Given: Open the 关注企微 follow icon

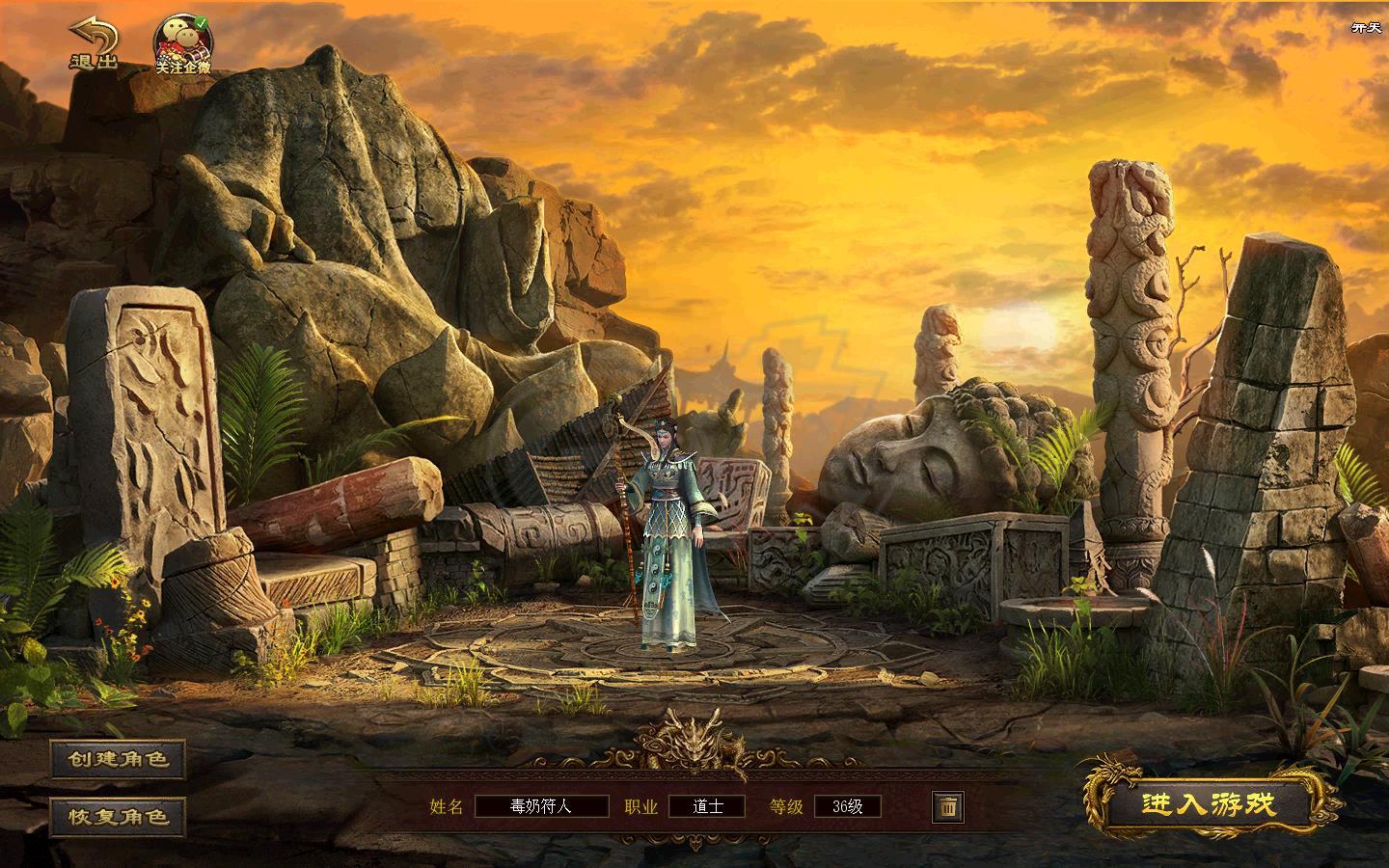Looking at the screenshot, I should point(183,45).
